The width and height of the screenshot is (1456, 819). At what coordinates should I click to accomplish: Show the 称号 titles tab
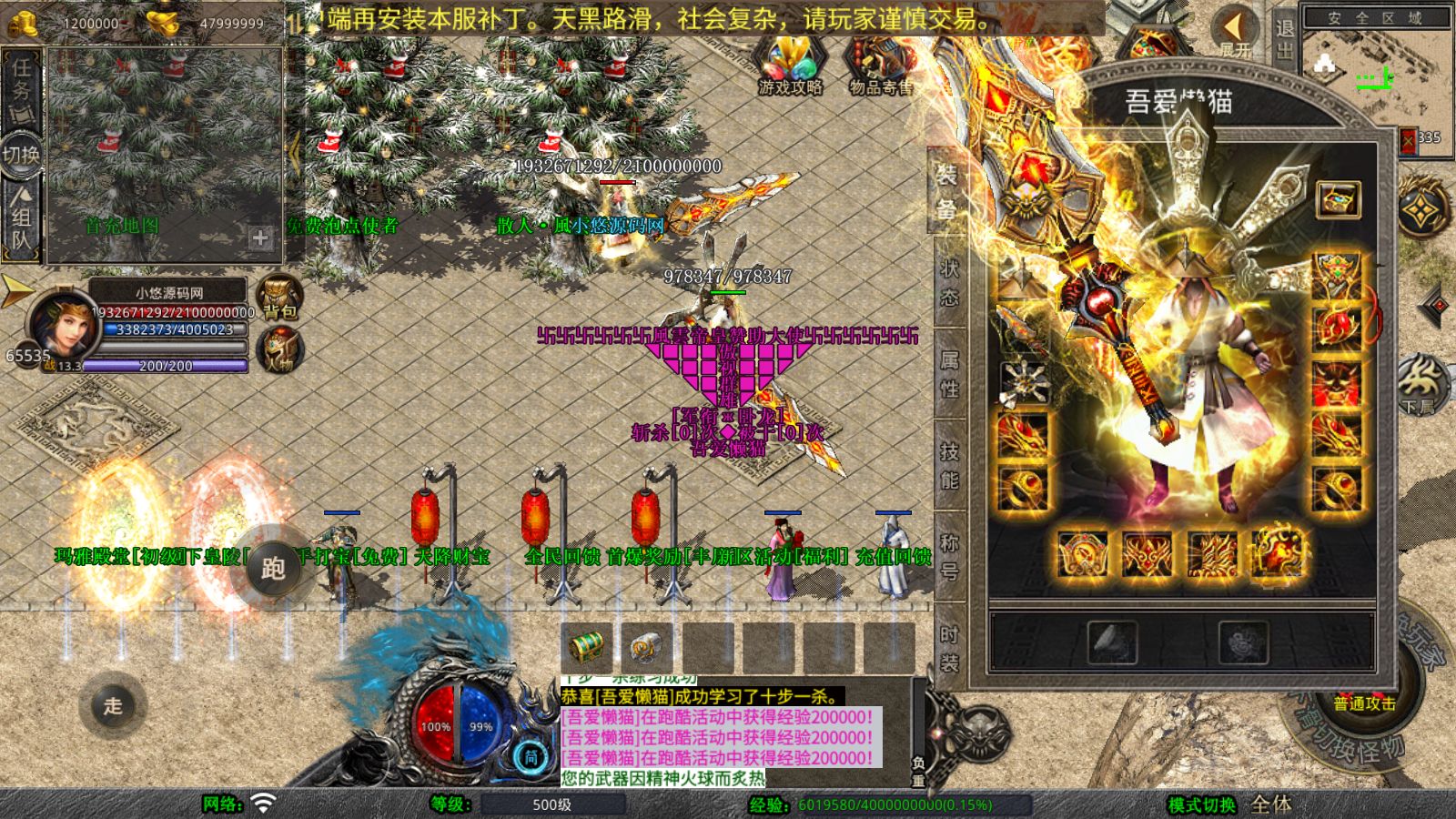click(x=949, y=556)
